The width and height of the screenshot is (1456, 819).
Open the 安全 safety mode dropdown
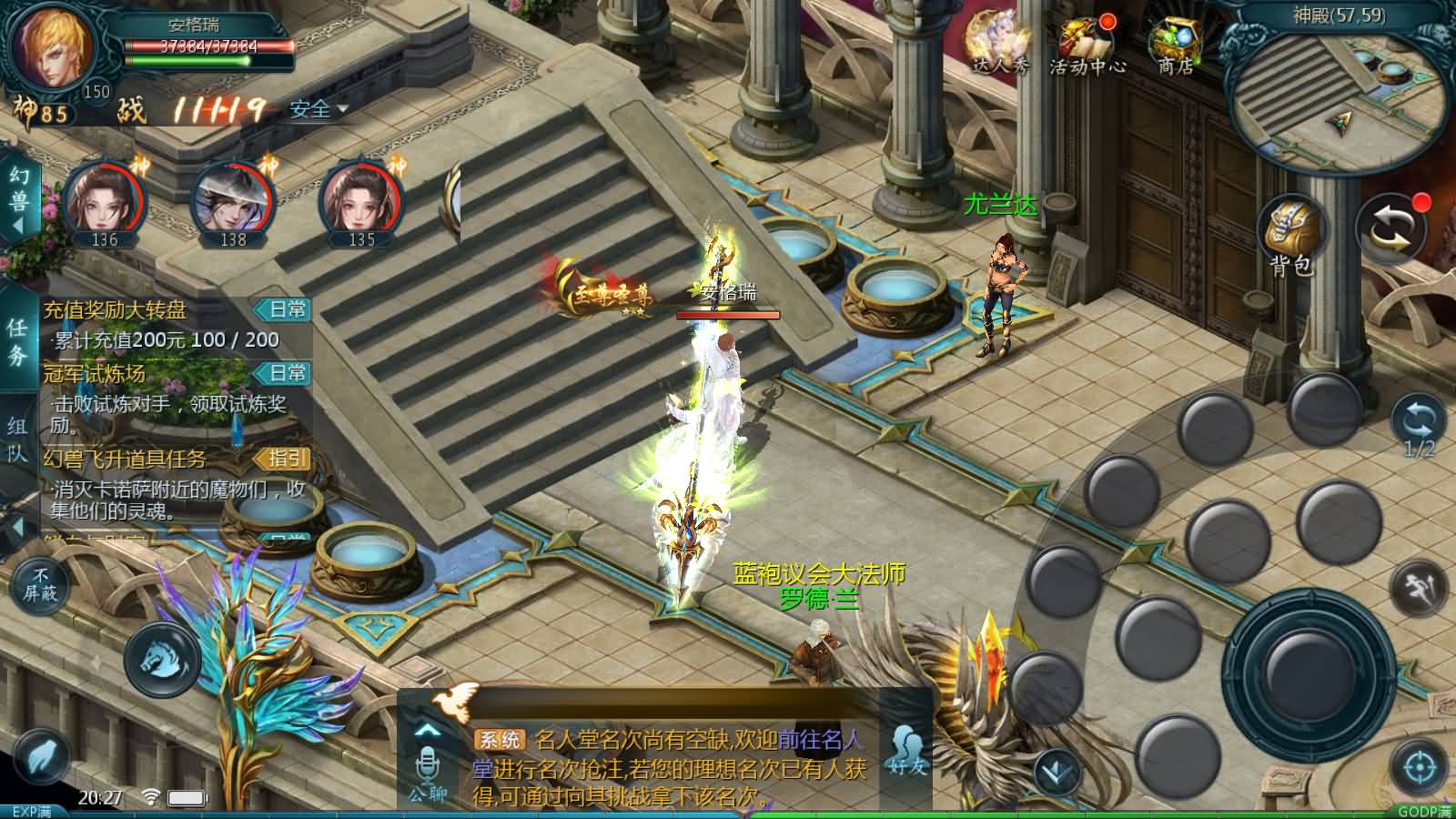[318, 110]
